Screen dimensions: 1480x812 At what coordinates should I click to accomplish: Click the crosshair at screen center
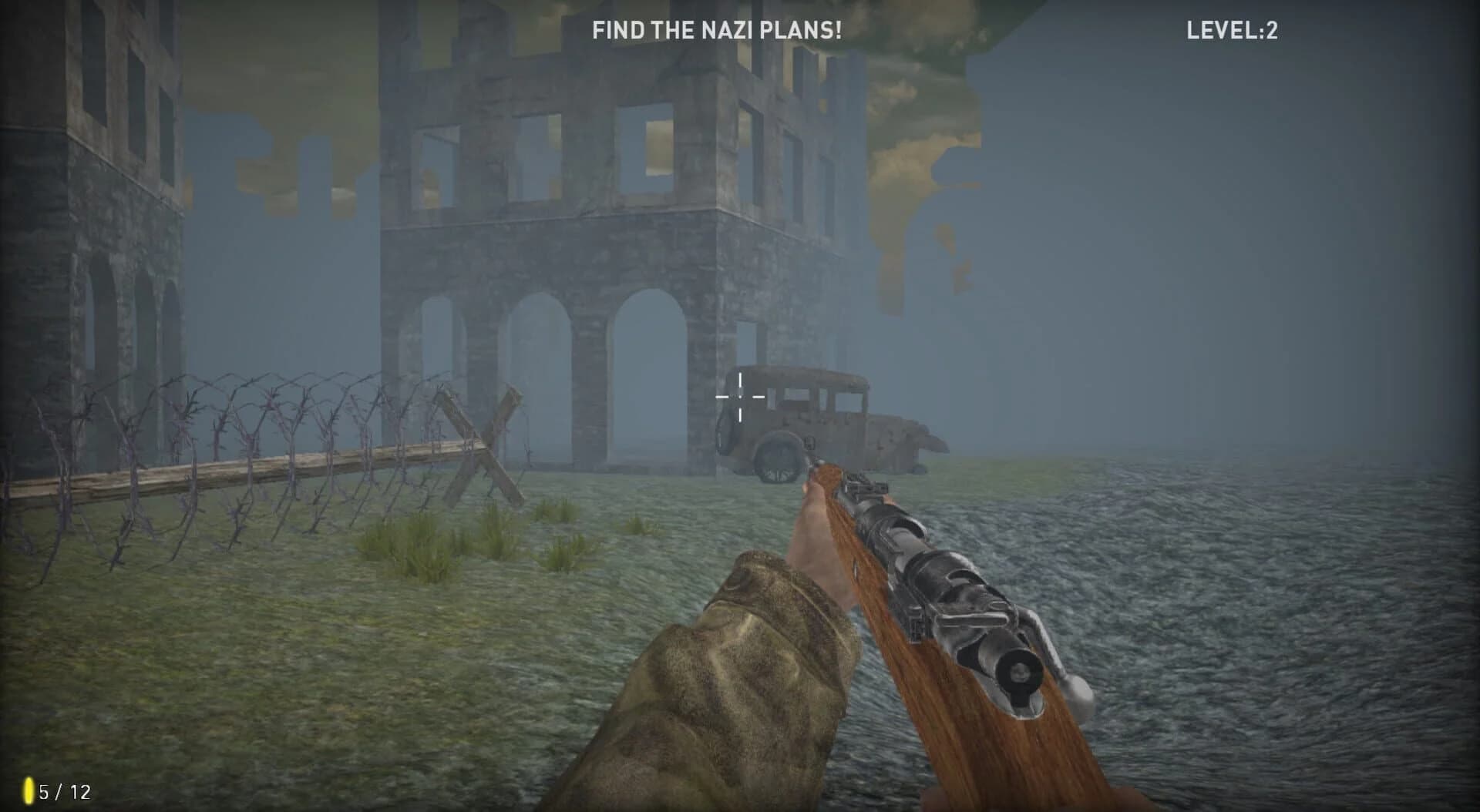click(739, 396)
